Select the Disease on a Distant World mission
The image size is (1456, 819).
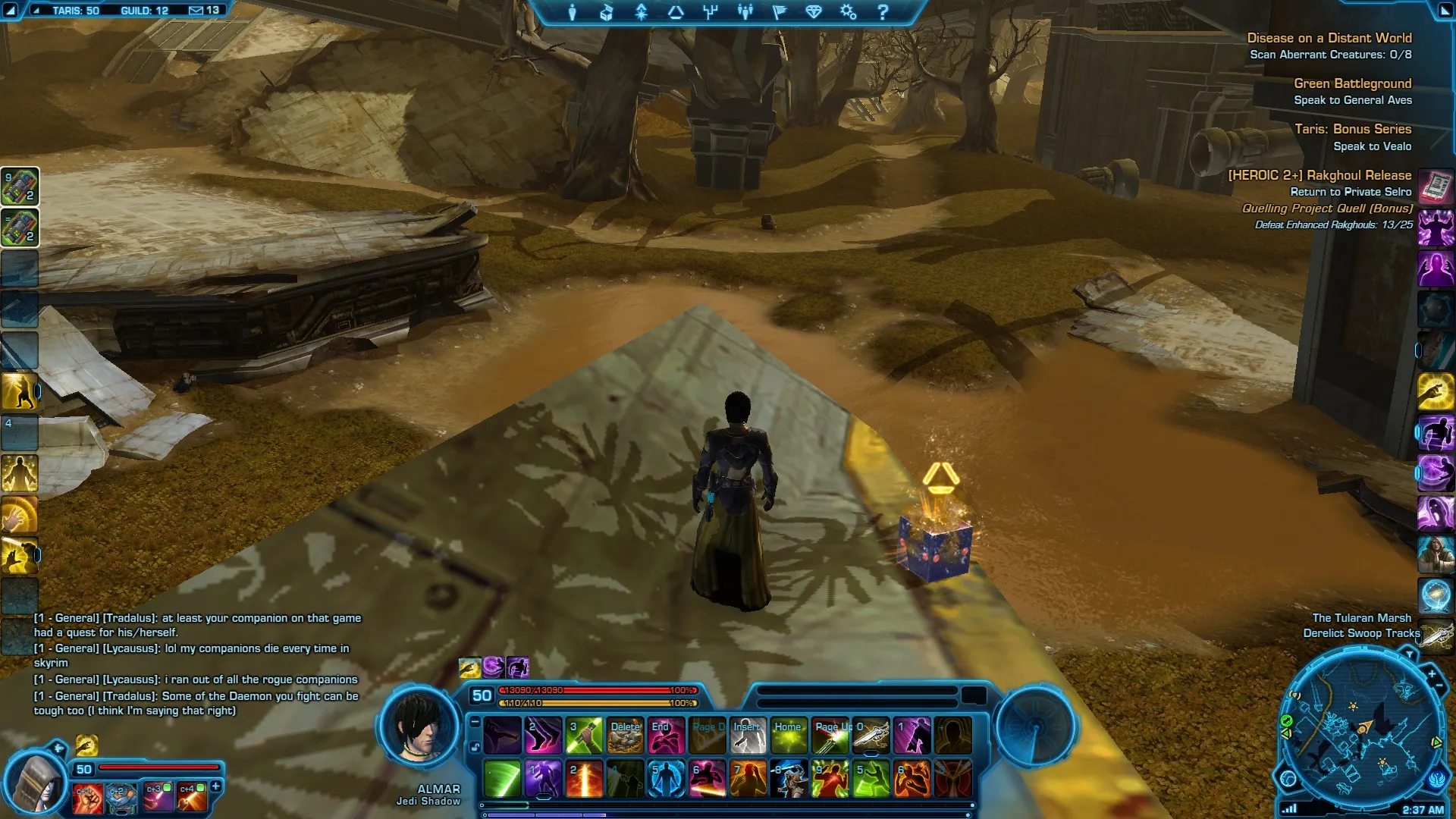(x=1329, y=38)
